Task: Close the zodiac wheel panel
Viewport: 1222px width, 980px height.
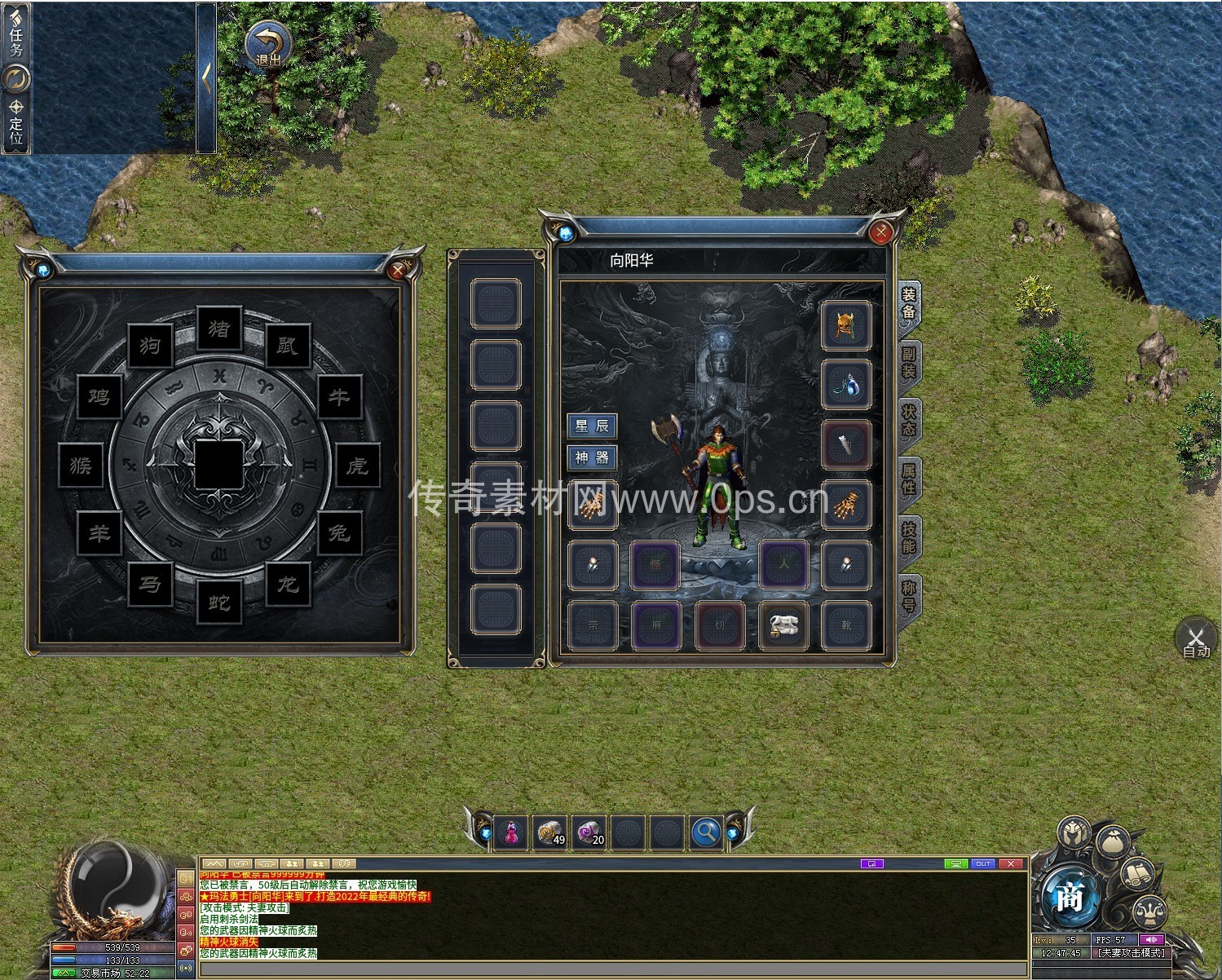Action: click(x=398, y=271)
